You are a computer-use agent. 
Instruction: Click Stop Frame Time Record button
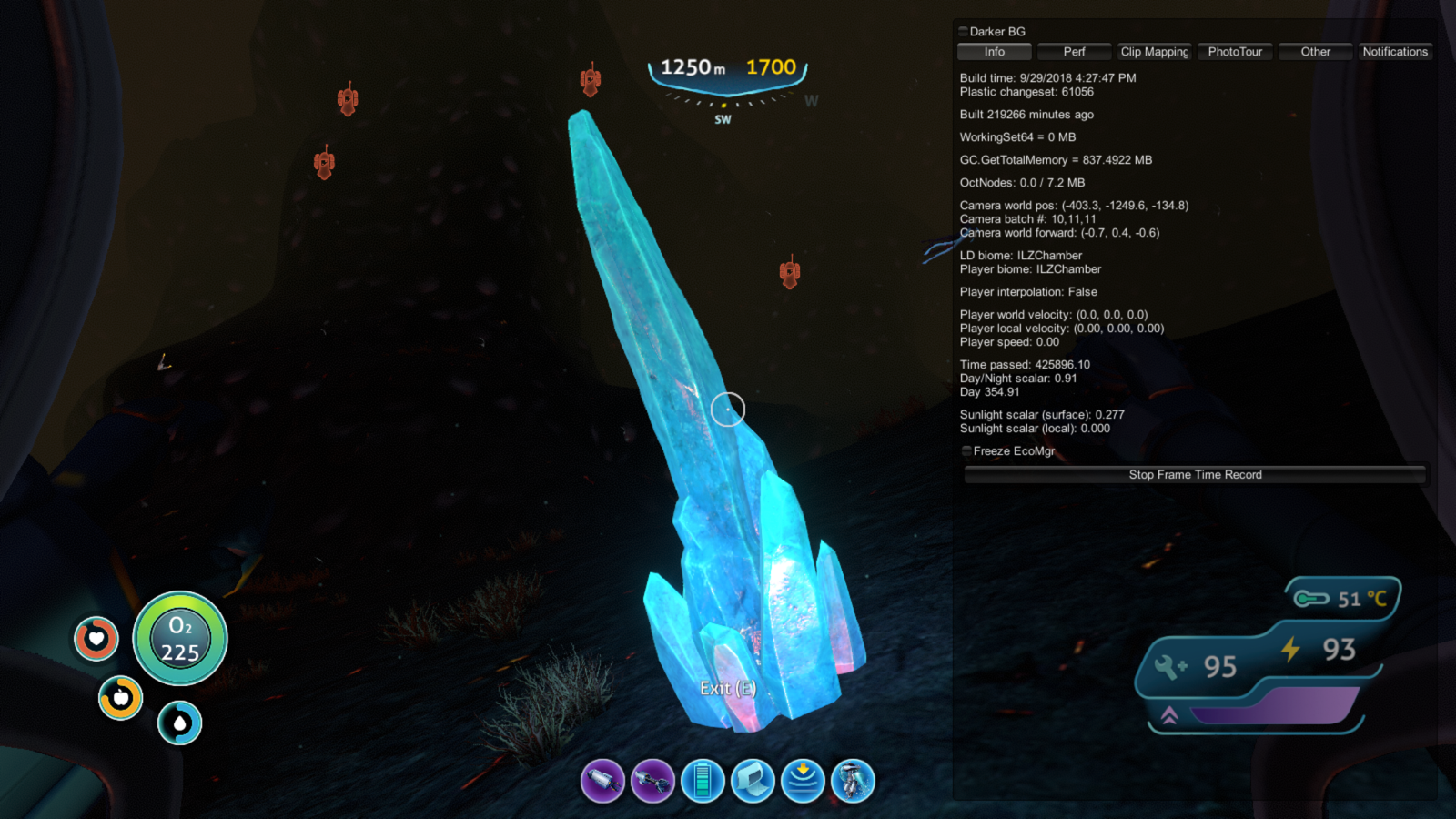pyautogui.click(x=1195, y=475)
